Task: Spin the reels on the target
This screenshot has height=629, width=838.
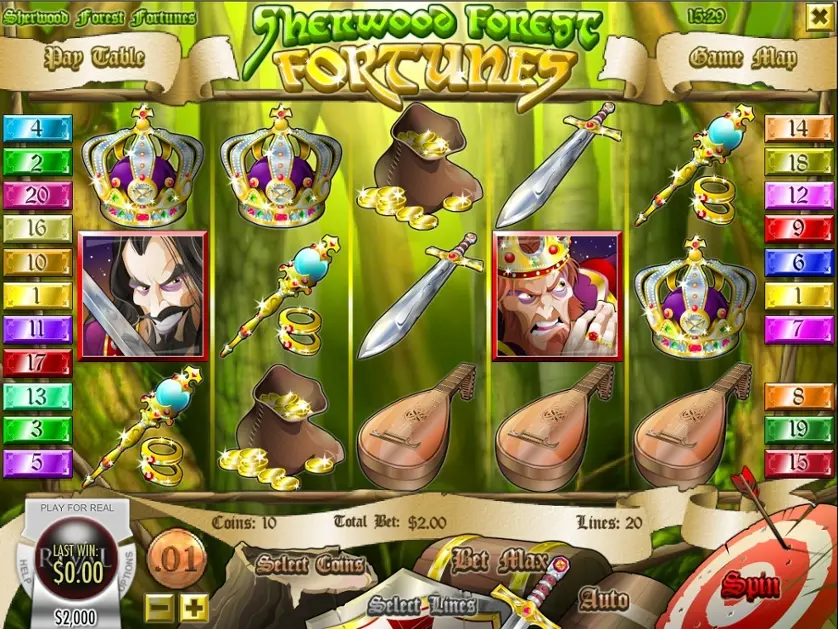Action: tap(751, 584)
